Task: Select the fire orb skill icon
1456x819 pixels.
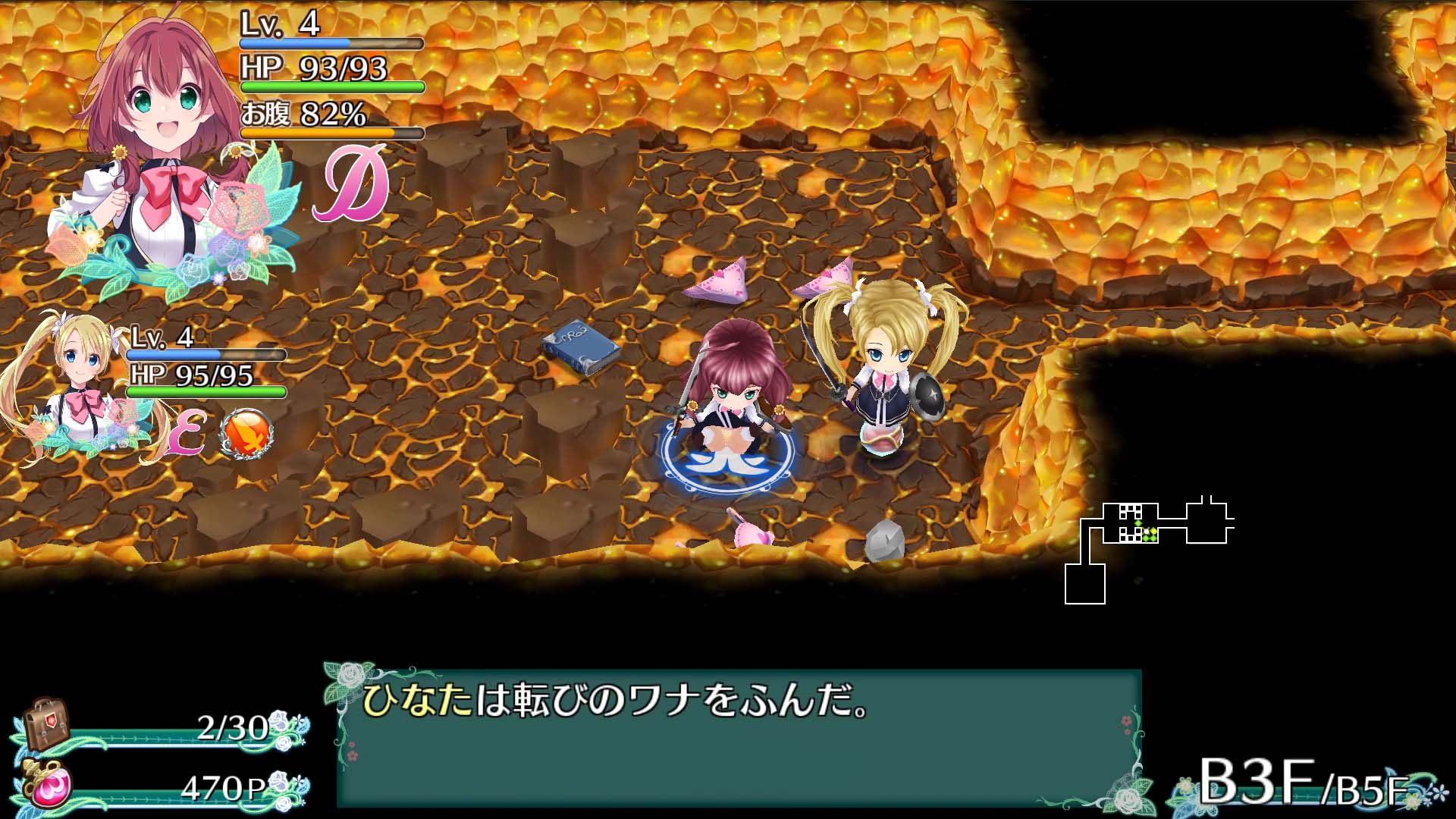Action: 246,434
